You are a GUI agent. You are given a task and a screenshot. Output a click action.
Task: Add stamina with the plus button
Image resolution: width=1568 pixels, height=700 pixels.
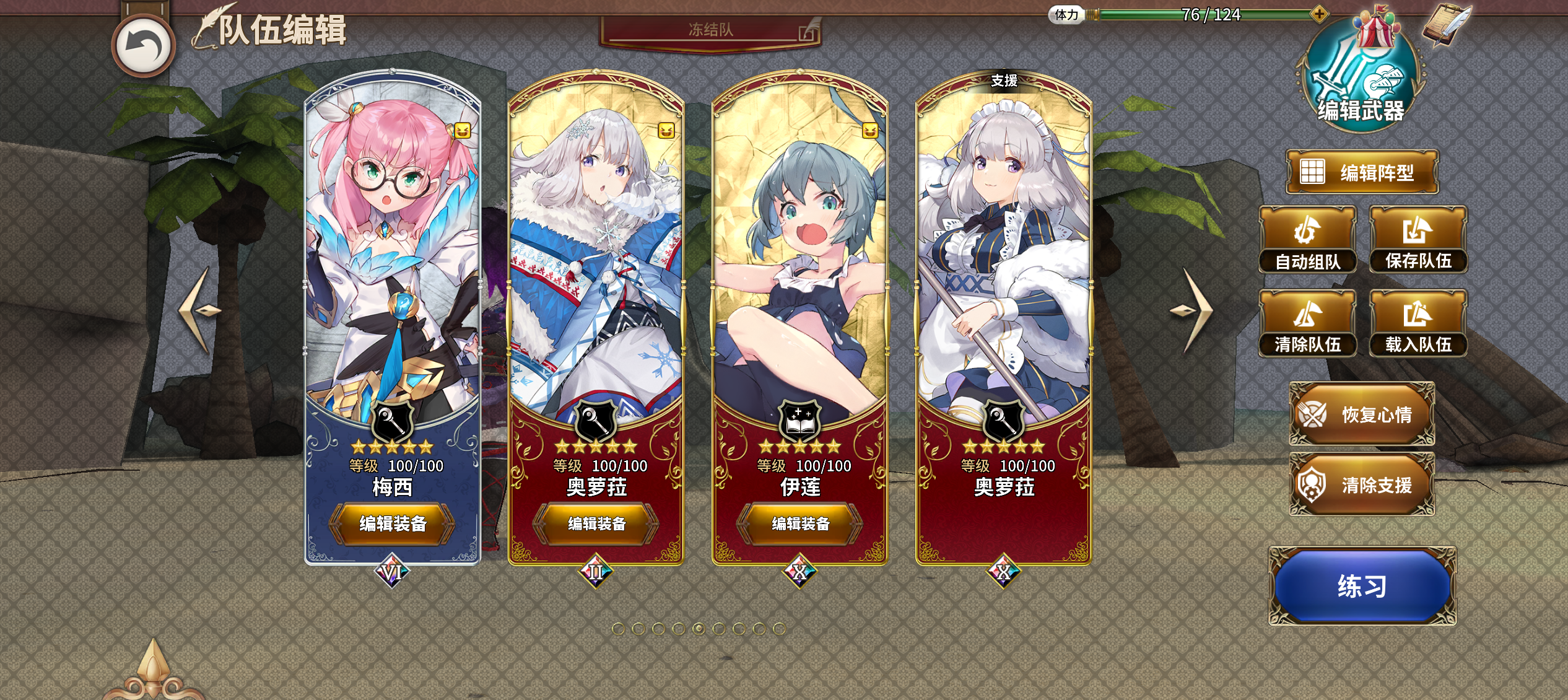coord(1318,14)
